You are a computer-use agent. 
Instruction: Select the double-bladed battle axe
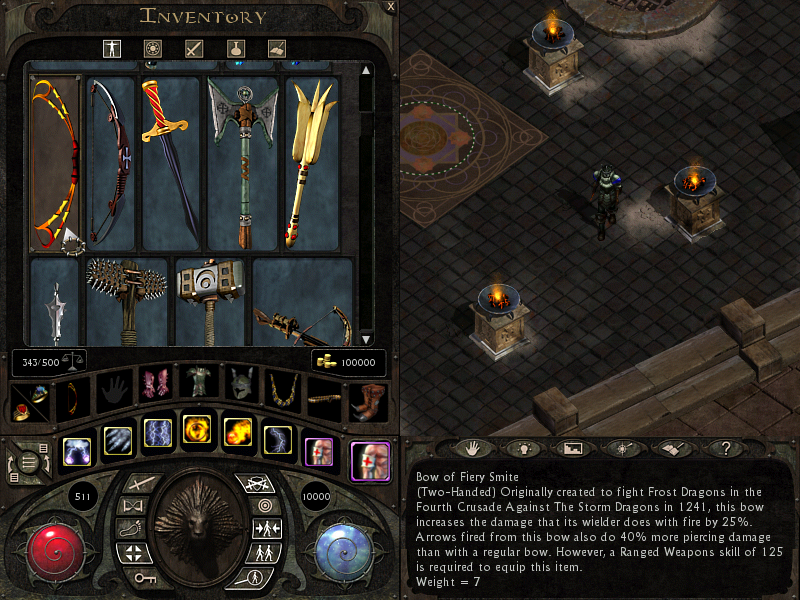242,160
